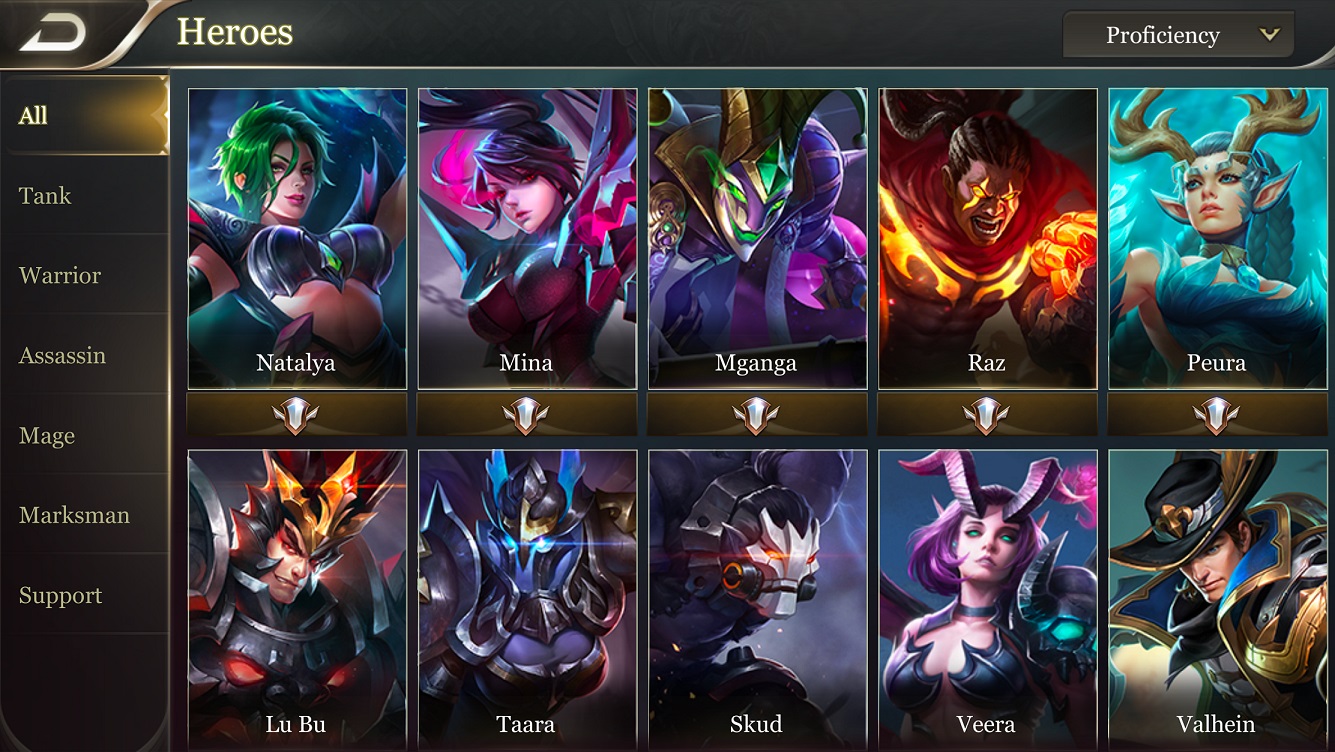Pick the Raz hero card
The image size is (1335, 752).
[987, 238]
